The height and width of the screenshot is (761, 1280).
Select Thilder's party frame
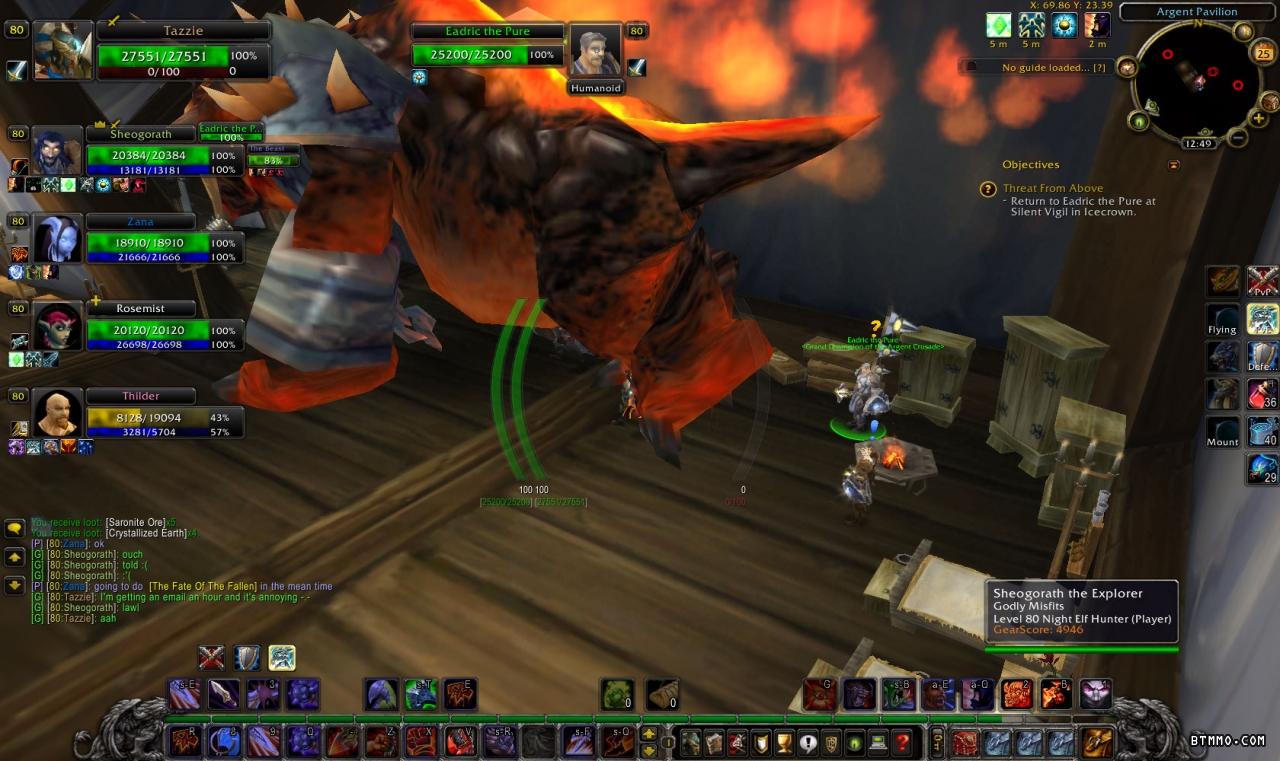pyautogui.click(x=148, y=417)
